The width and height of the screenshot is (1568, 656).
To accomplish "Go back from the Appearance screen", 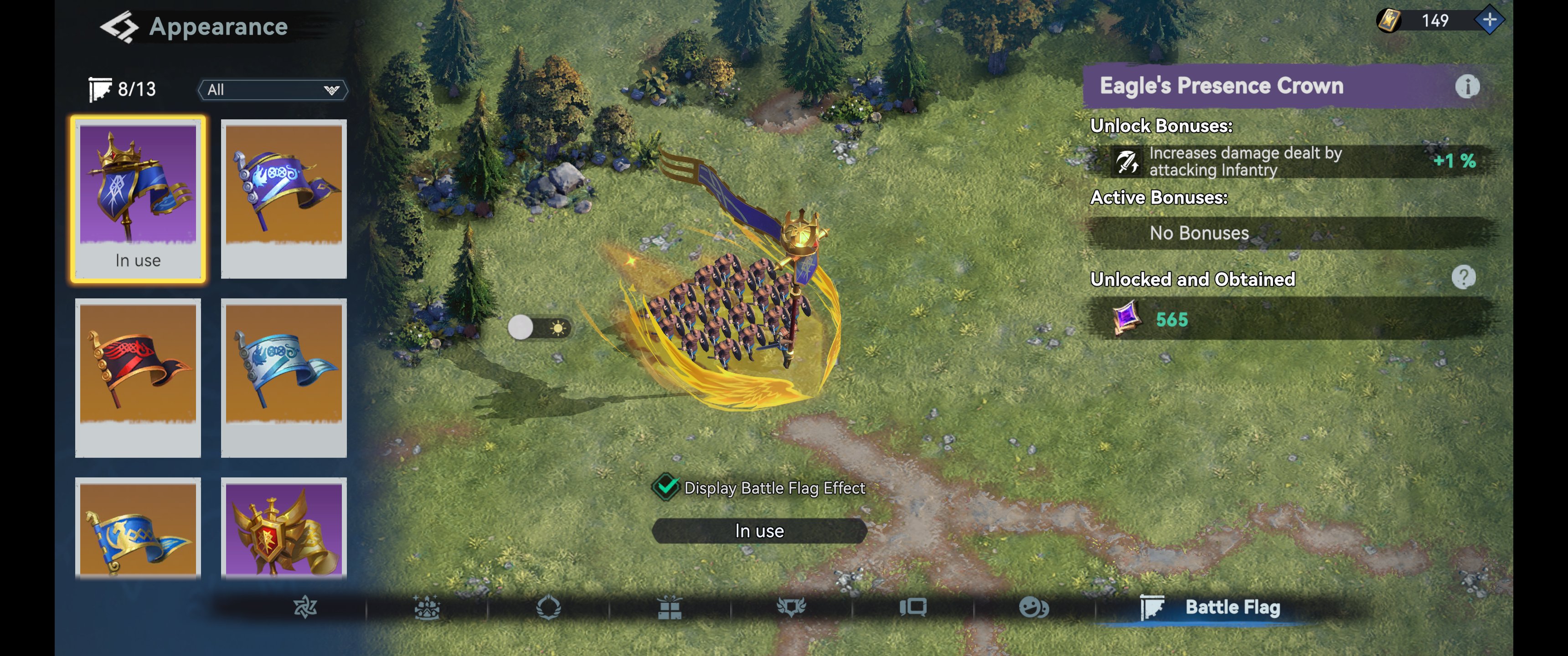I will [x=118, y=27].
